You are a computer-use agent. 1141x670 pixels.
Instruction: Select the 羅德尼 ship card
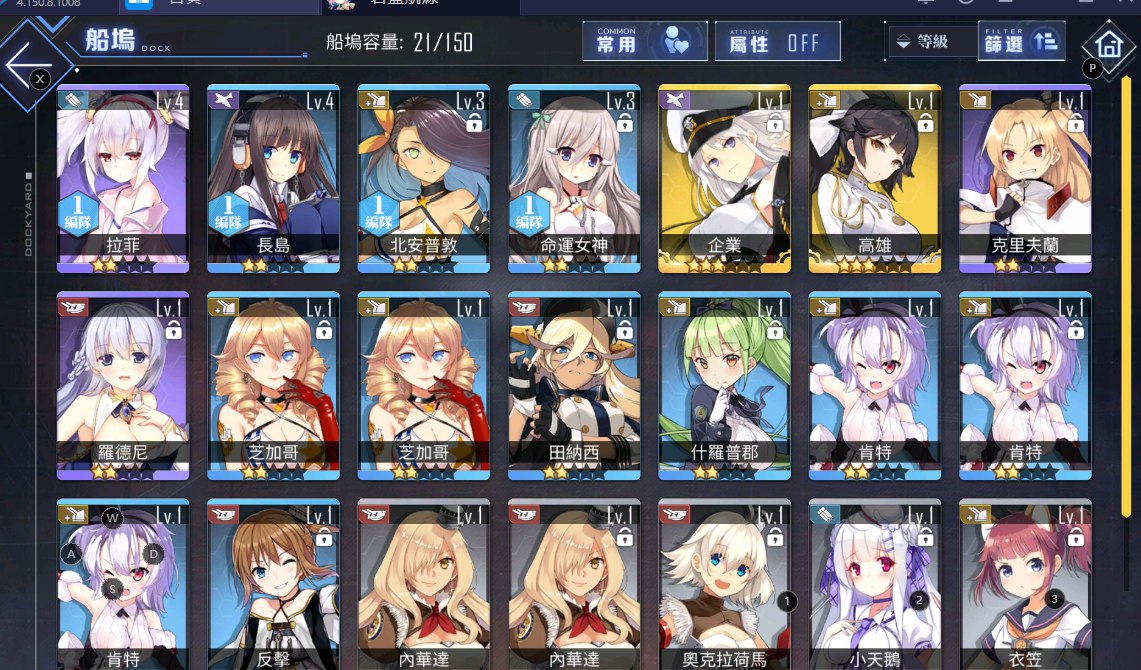123,385
